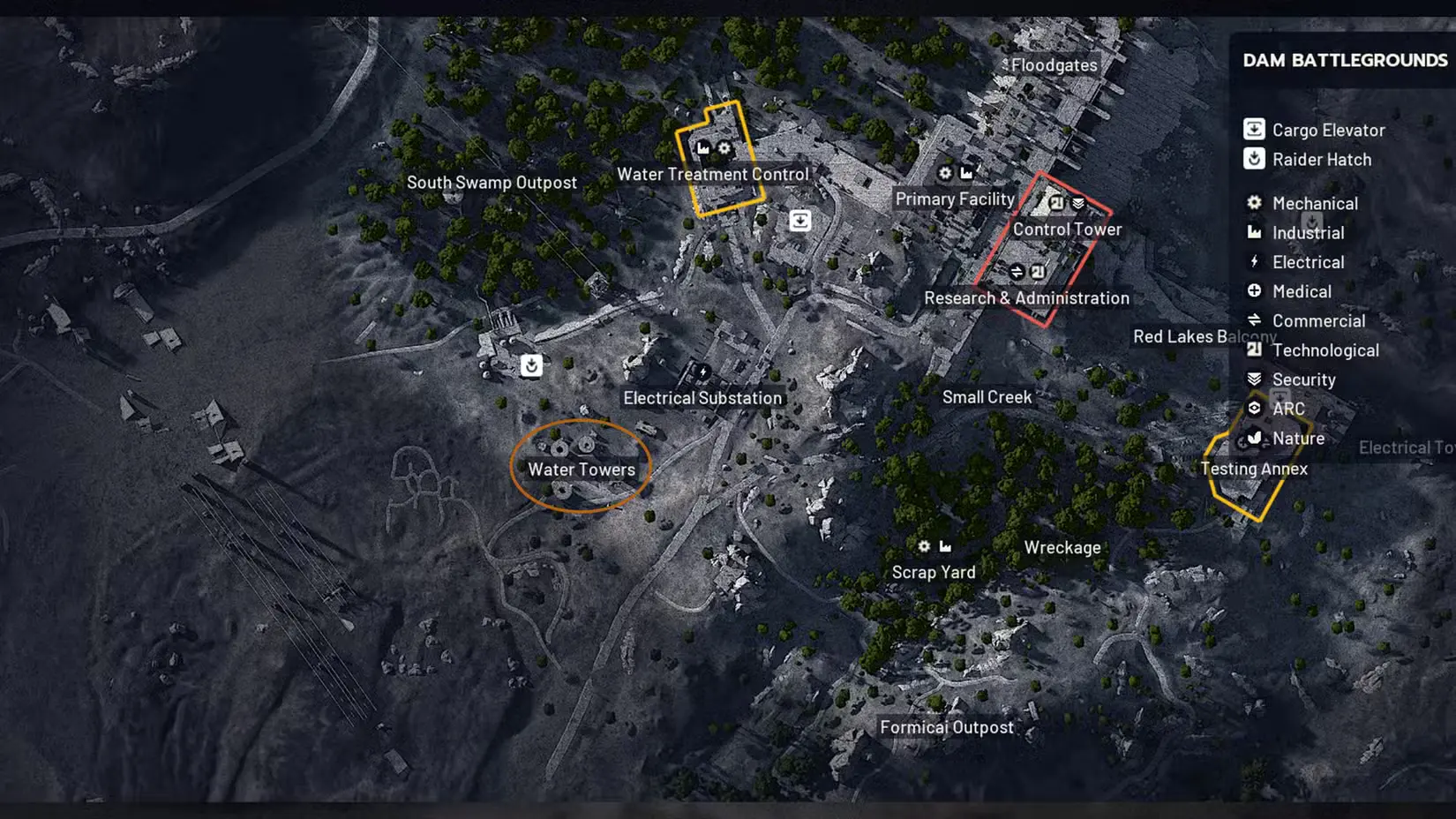The image size is (1456, 819).
Task: Select the Raider Hatch legend entry
Action: 1308,160
